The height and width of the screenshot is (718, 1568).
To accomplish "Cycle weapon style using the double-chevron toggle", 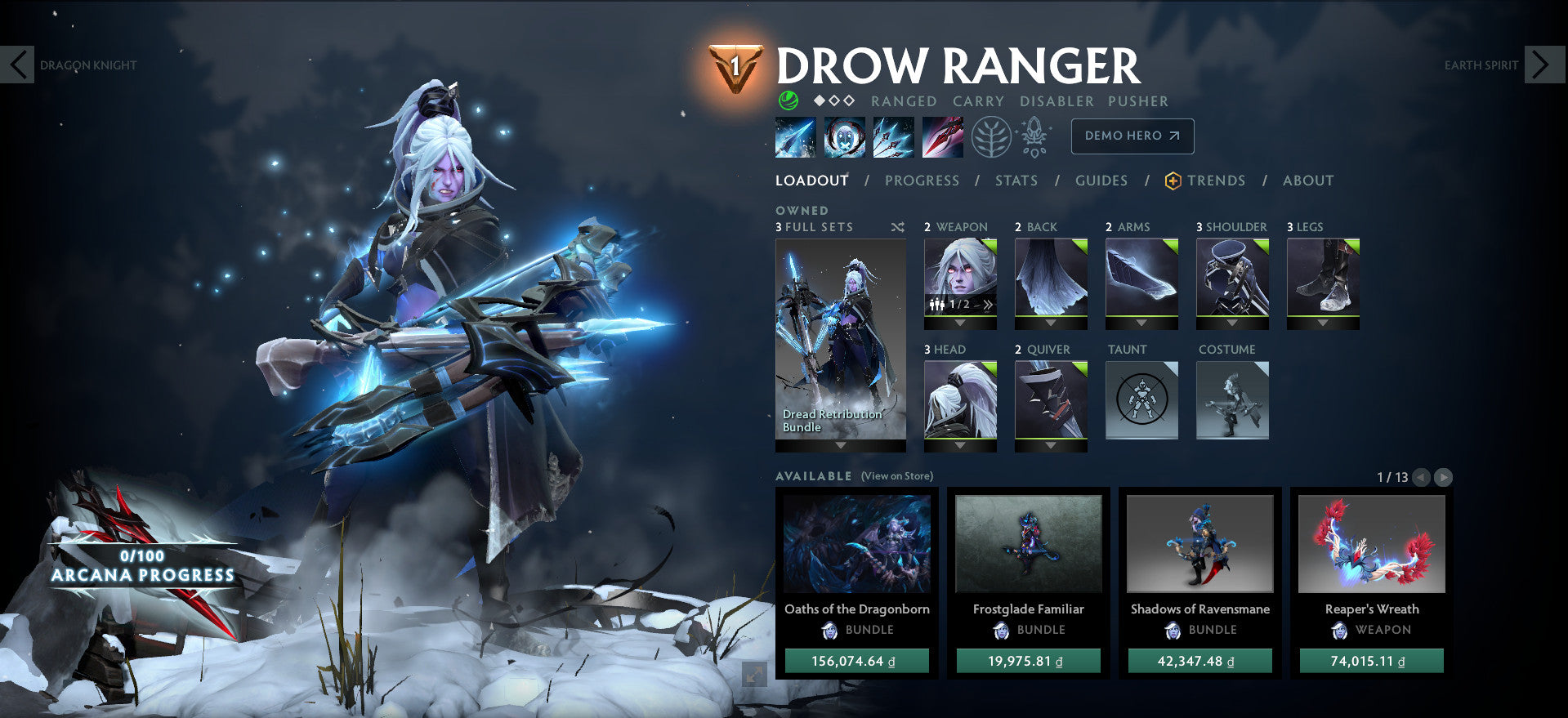I will pos(988,303).
